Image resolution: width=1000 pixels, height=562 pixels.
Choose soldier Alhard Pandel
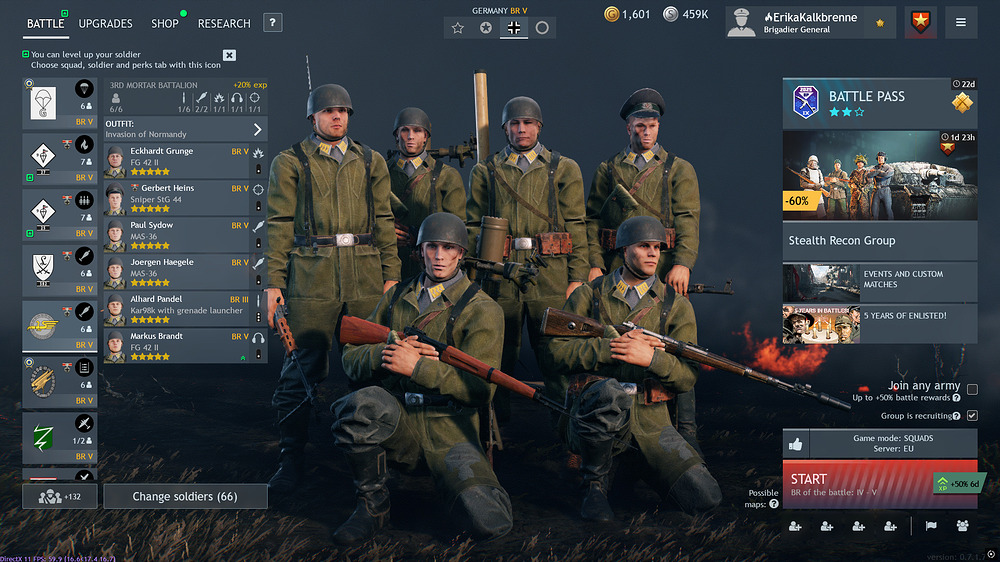[x=176, y=304]
